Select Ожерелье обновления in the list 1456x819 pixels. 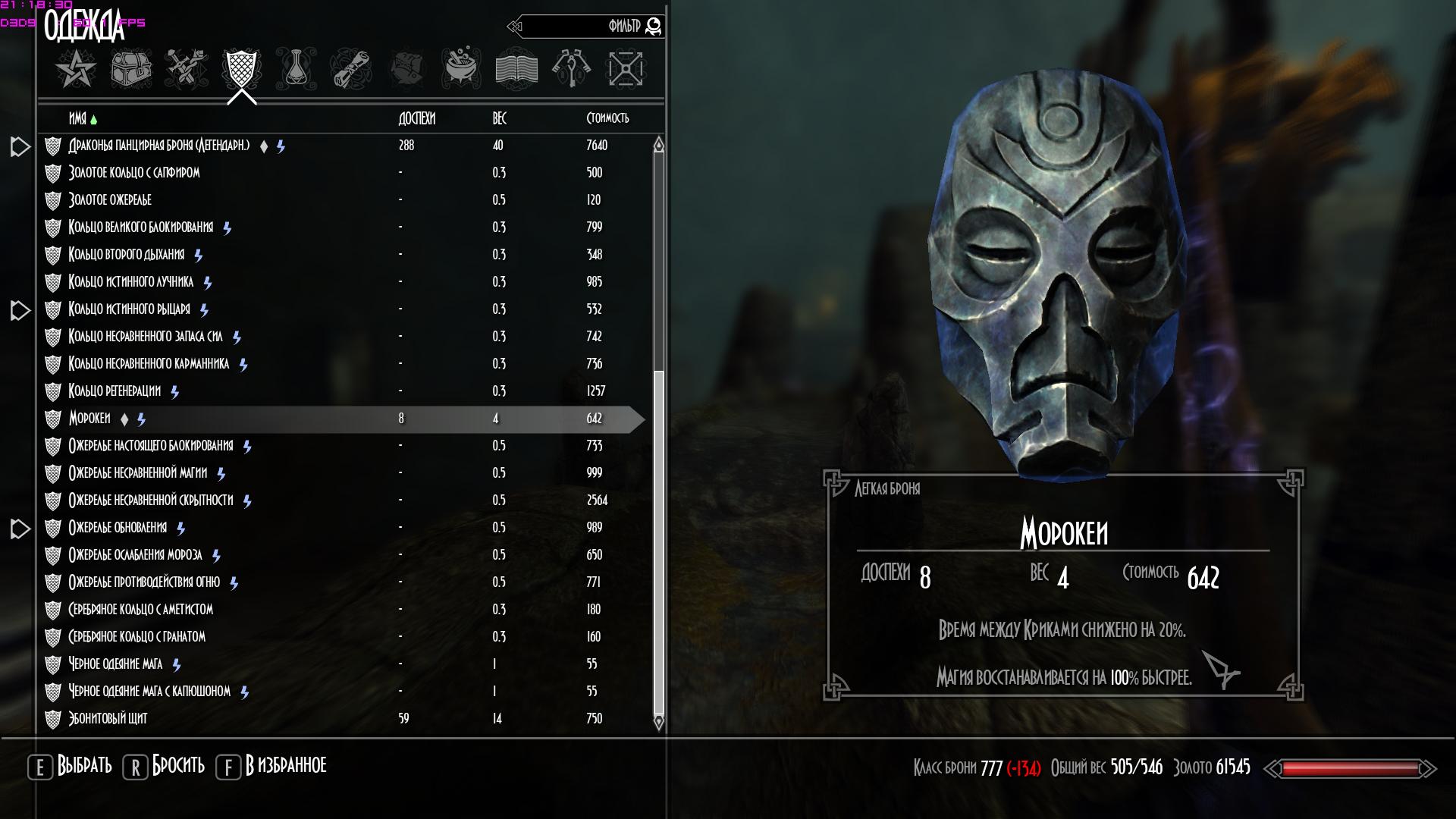[118, 528]
